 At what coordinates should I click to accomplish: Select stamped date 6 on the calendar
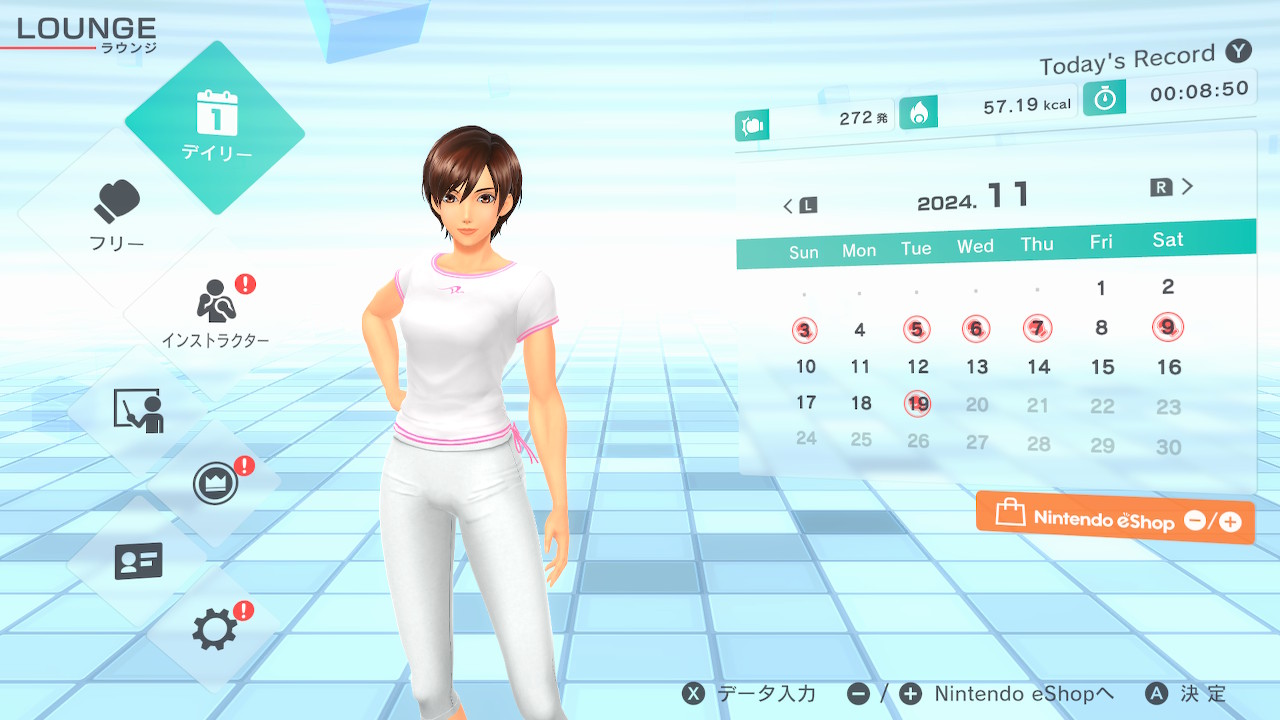coord(976,328)
